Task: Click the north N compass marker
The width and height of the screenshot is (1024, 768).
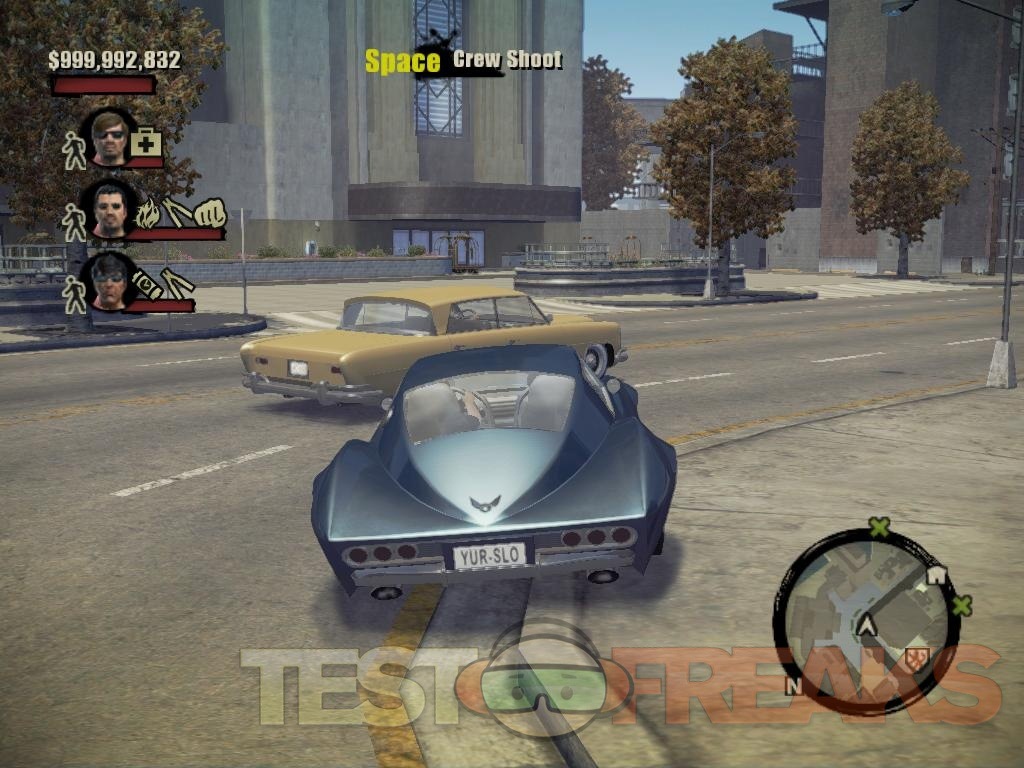Action: [793, 686]
